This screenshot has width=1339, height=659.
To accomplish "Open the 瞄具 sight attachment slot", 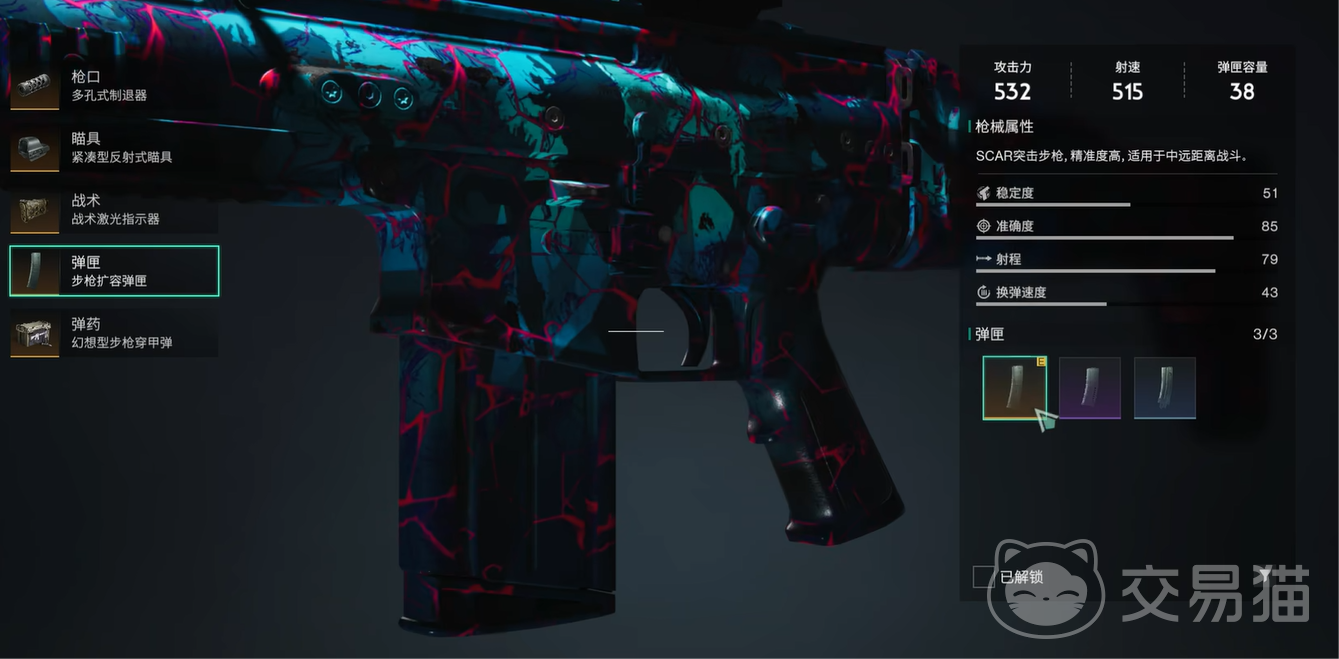I will (x=113, y=148).
